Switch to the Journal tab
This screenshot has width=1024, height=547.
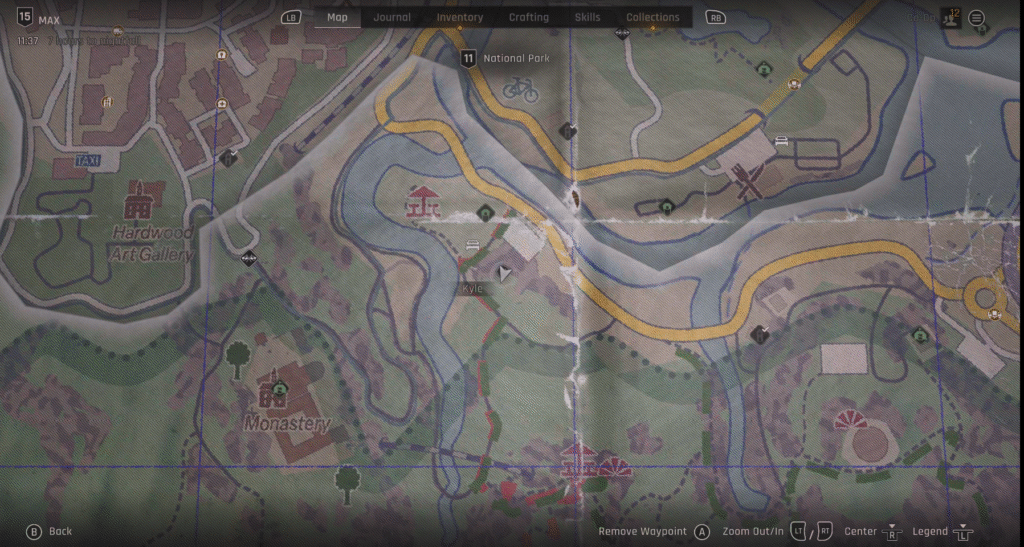point(392,17)
